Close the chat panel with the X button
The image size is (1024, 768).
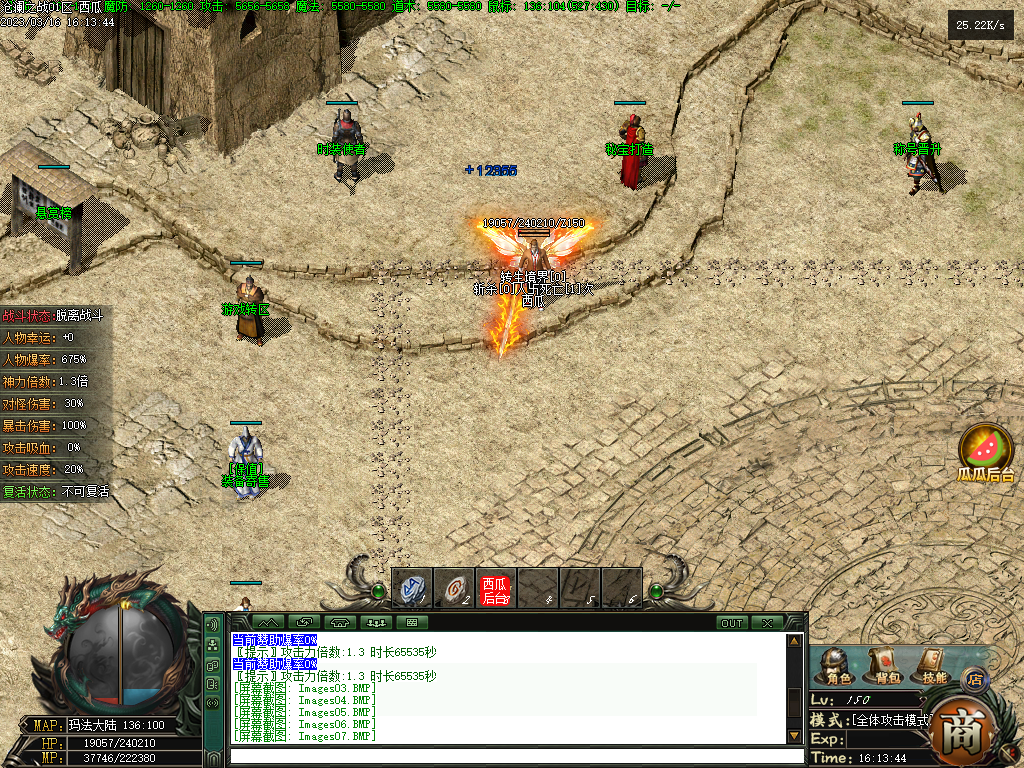click(x=767, y=623)
